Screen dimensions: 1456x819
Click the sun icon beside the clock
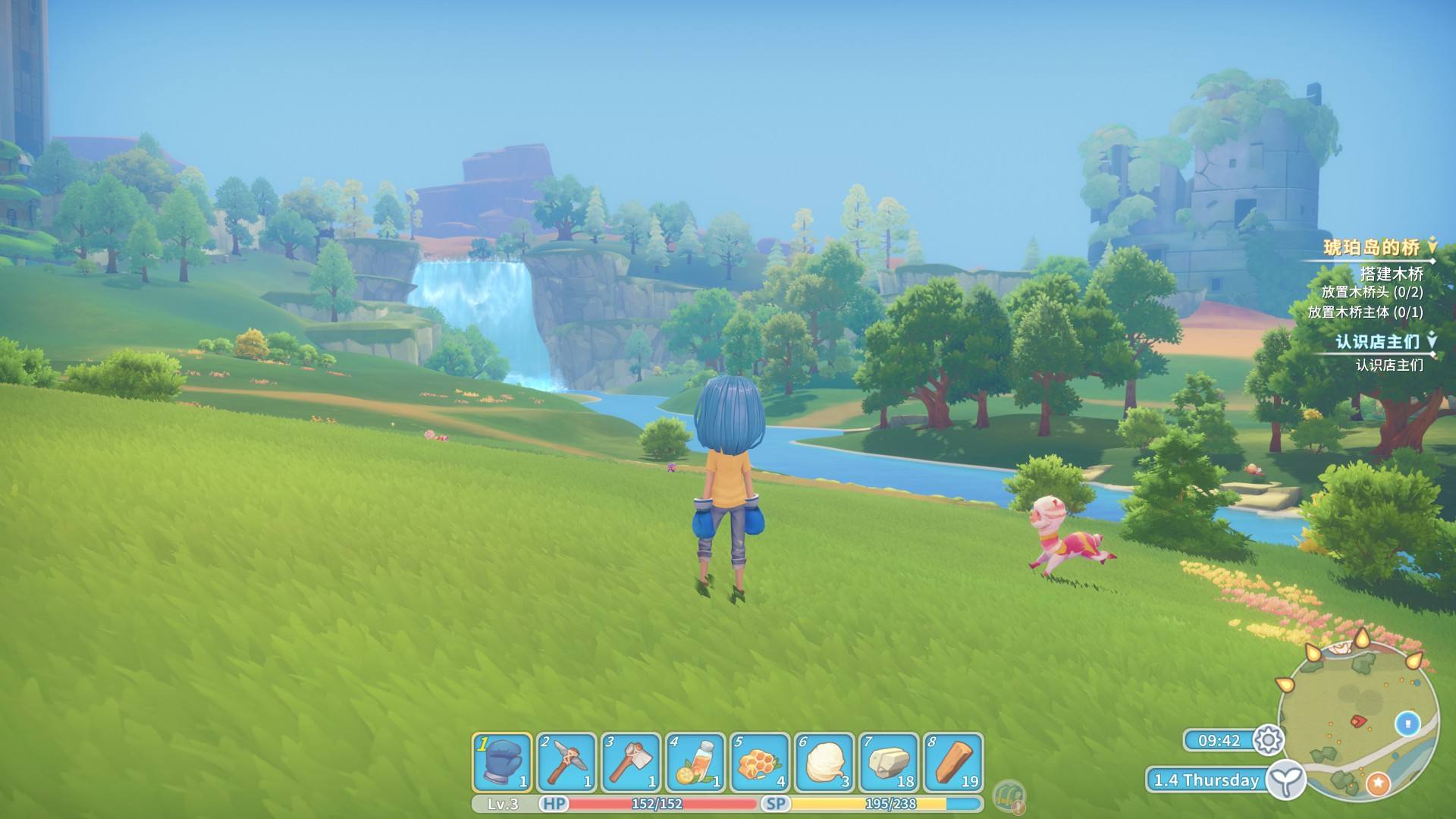click(1269, 740)
